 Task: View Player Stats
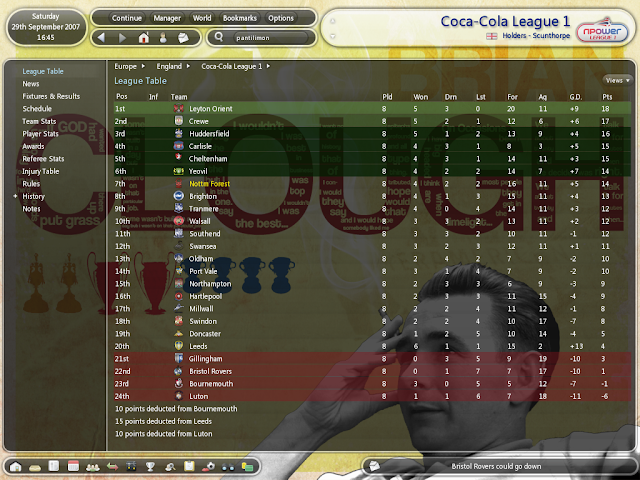pyautogui.click(x=41, y=133)
